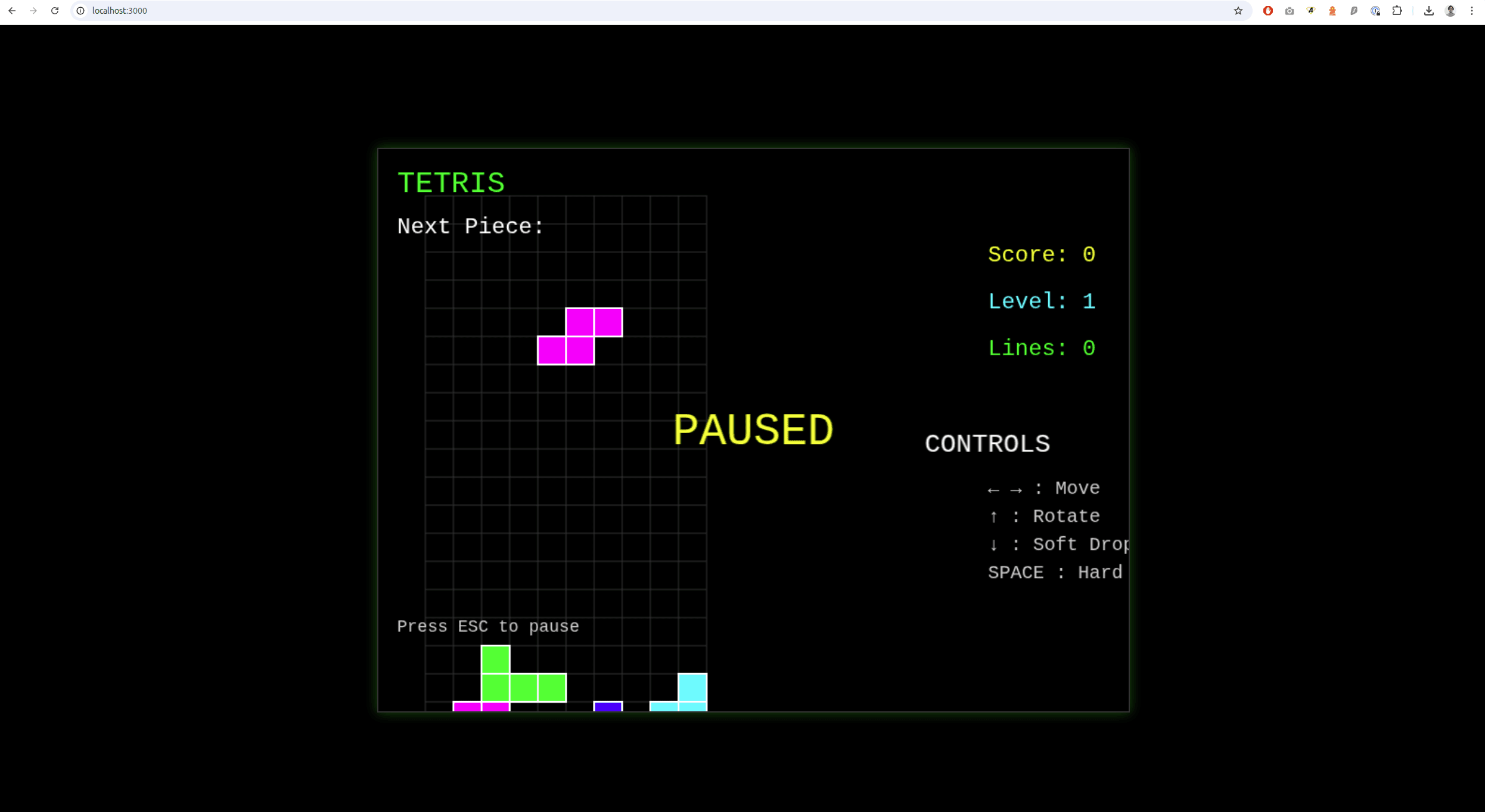Click the green TETRIS title

coord(451,182)
